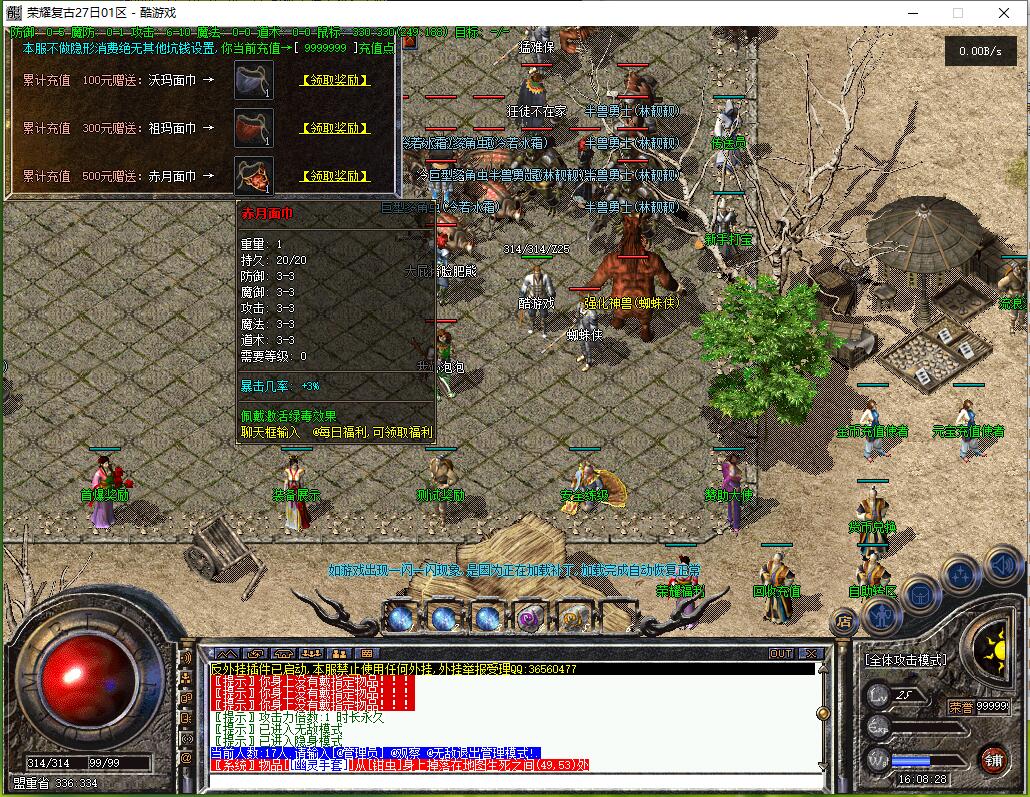Select the grey Woma mask item slot
The image size is (1030, 797).
click(254, 80)
